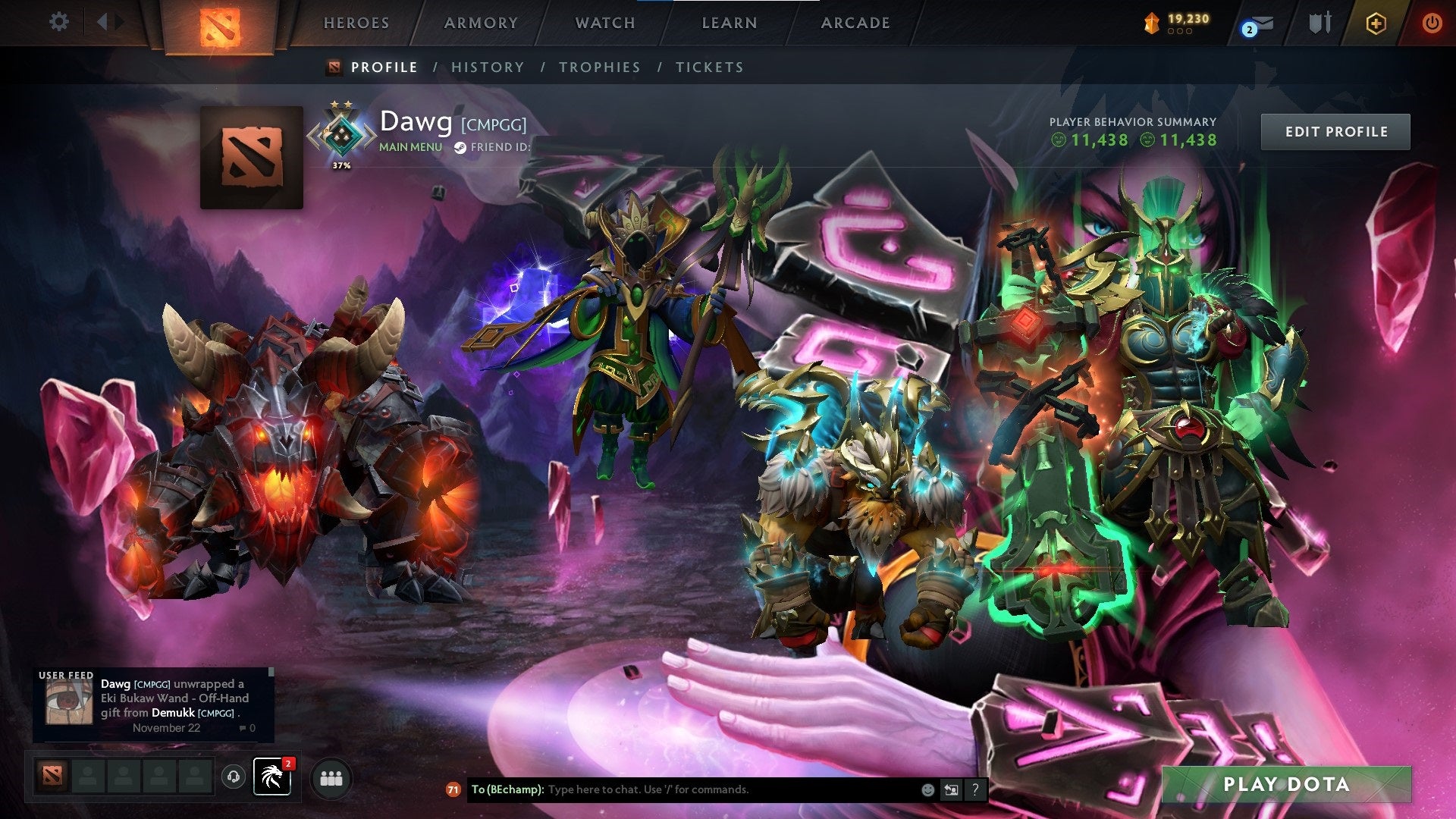Open the WATCH menu item
The width and height of the screenshot is (1456, 819).
[x=604, y=23]
